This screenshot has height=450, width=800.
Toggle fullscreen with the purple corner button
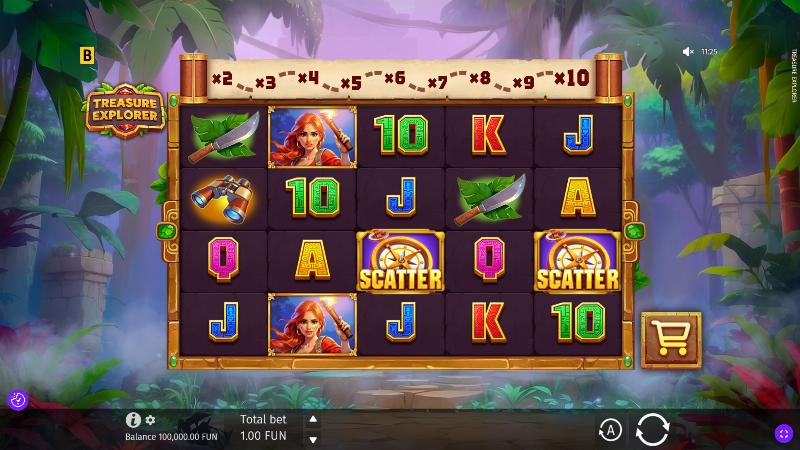[783, 433]
